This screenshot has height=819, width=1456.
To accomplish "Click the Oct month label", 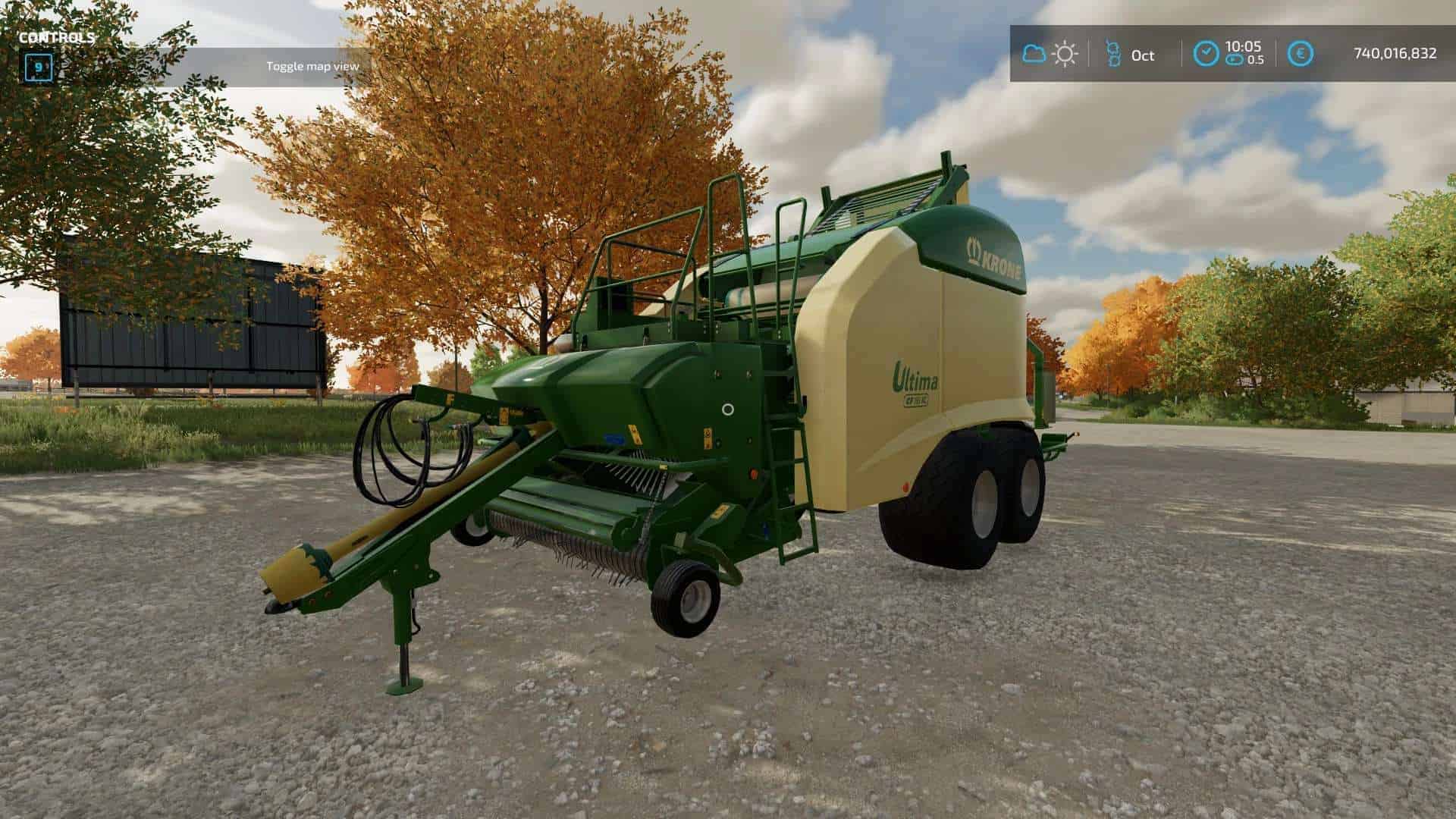I will (1143, 55).
